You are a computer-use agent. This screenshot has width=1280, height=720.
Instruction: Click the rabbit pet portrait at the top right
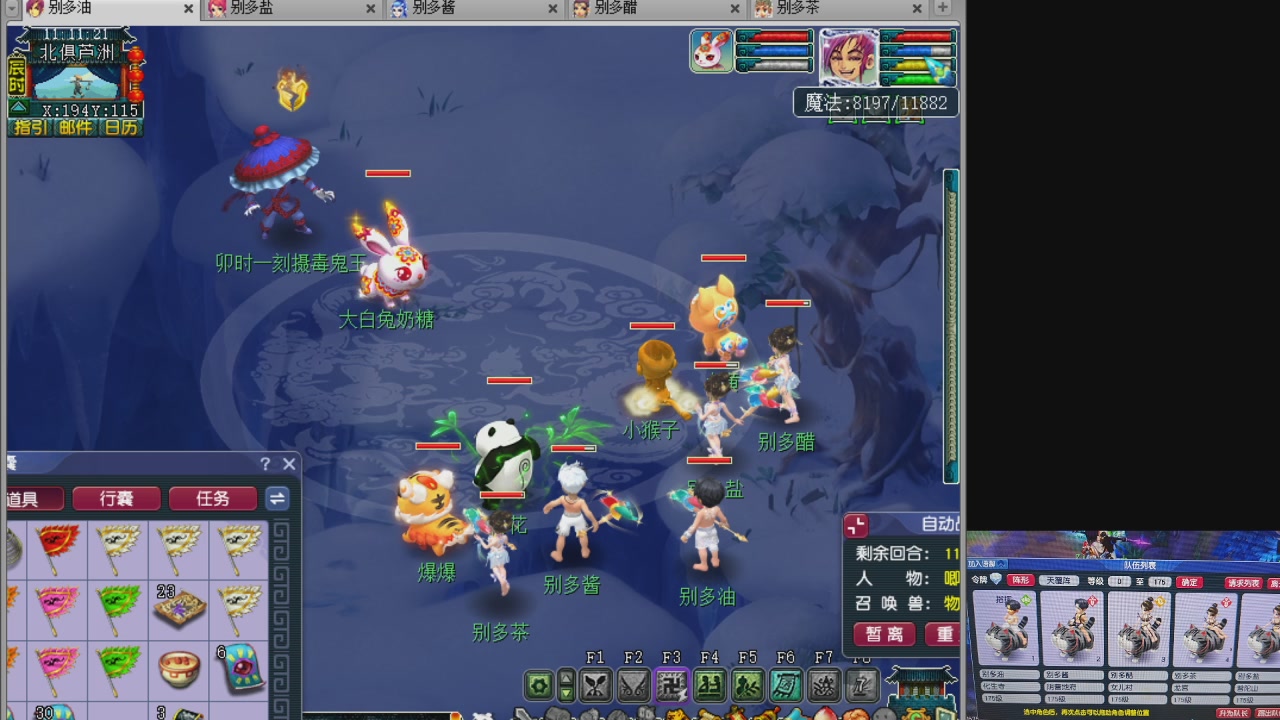click(710, 50)
